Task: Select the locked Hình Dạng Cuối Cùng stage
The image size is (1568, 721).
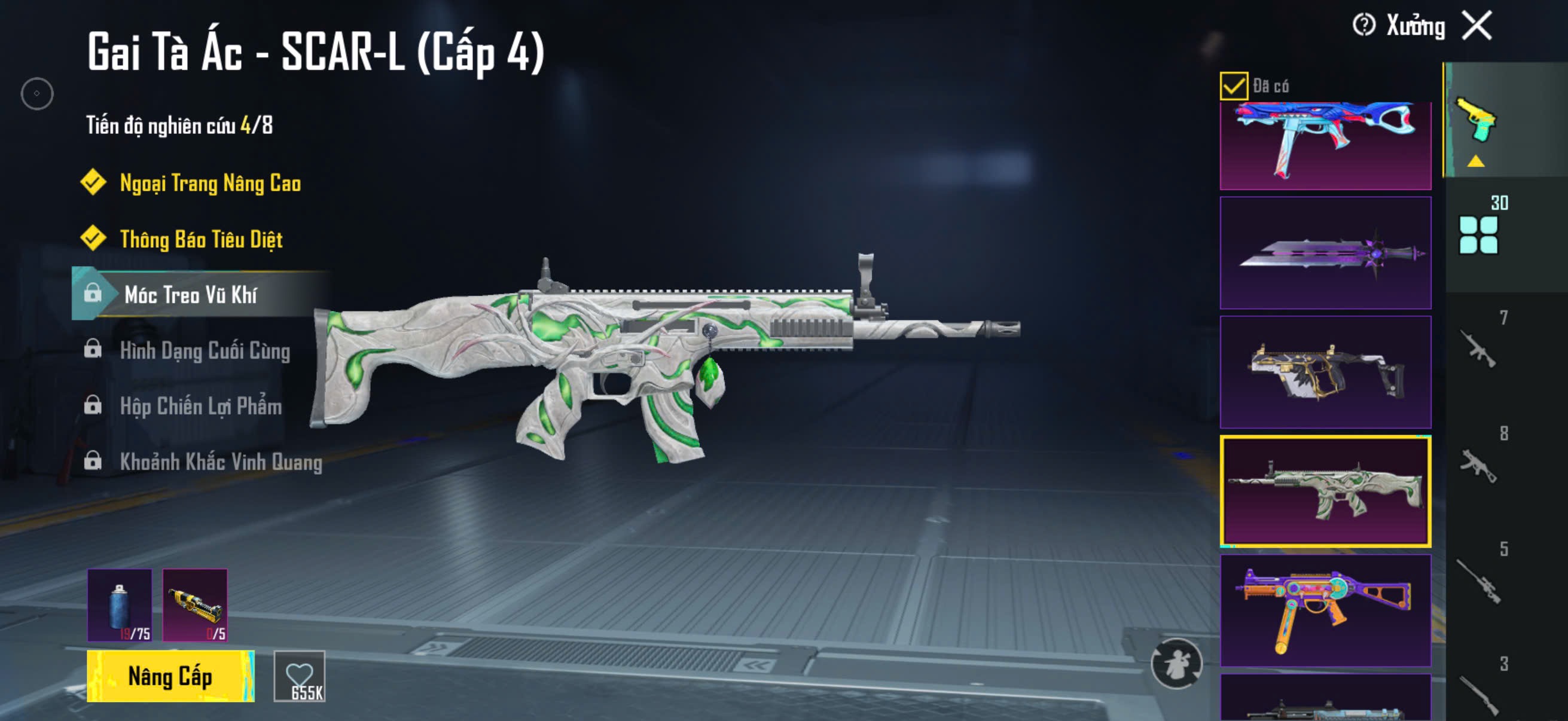Action: (x=205, y=350)
